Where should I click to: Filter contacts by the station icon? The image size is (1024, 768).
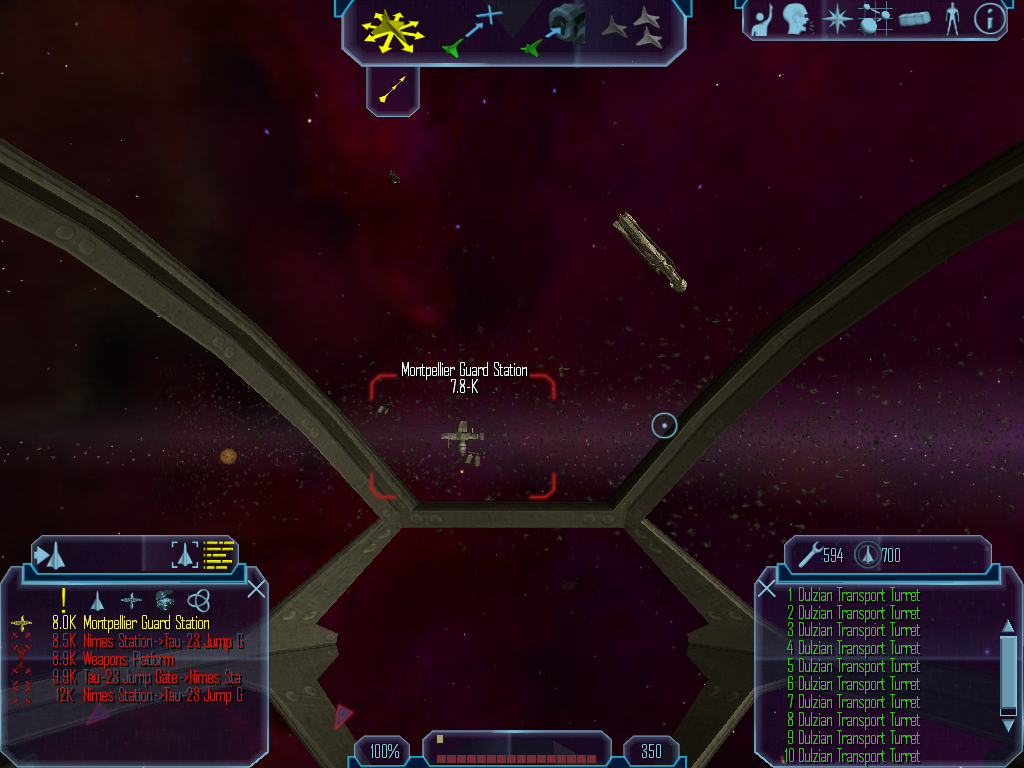[x=165, y=600]
